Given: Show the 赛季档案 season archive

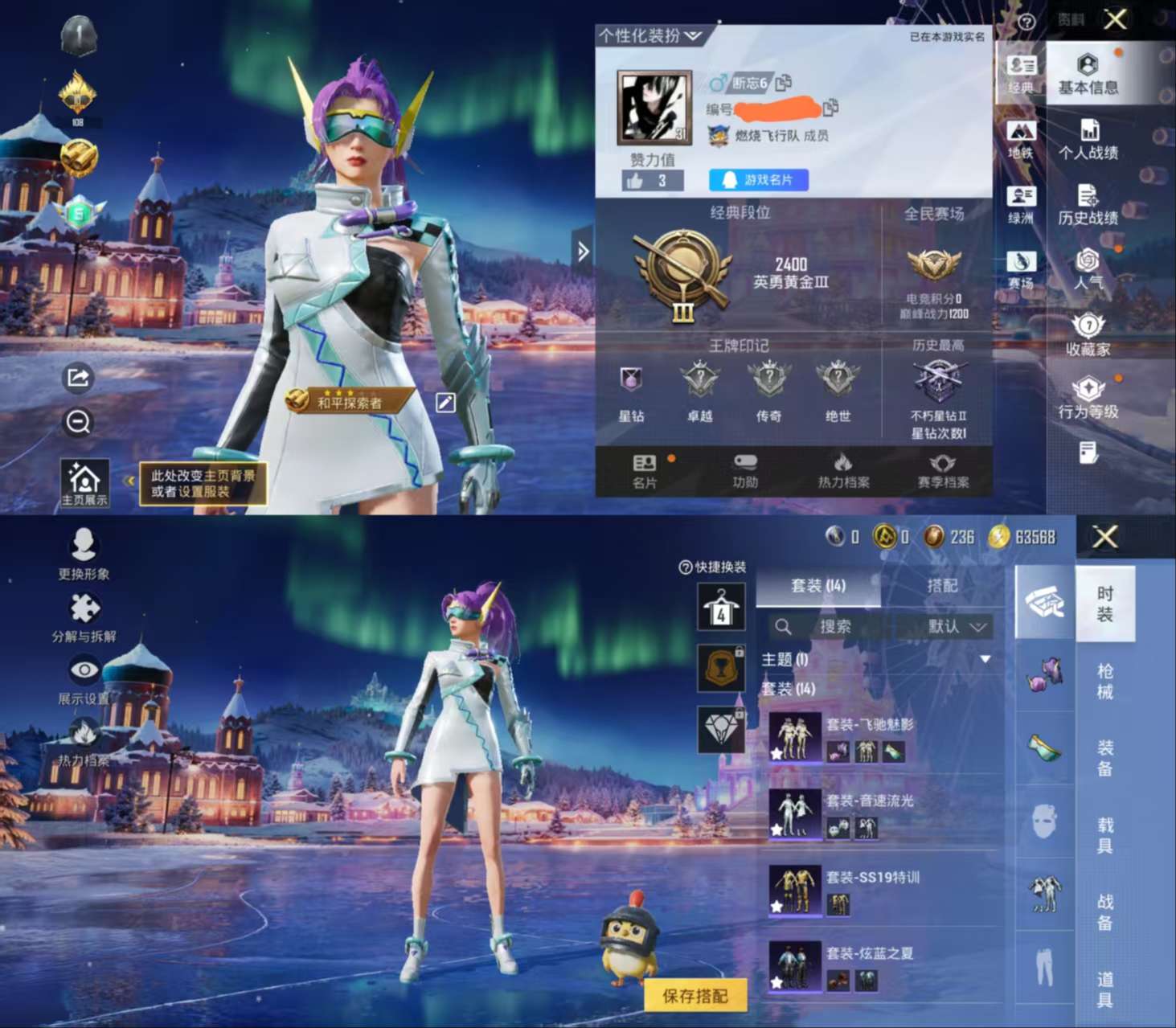Looking at the screenshot, I should pos(943,470).
